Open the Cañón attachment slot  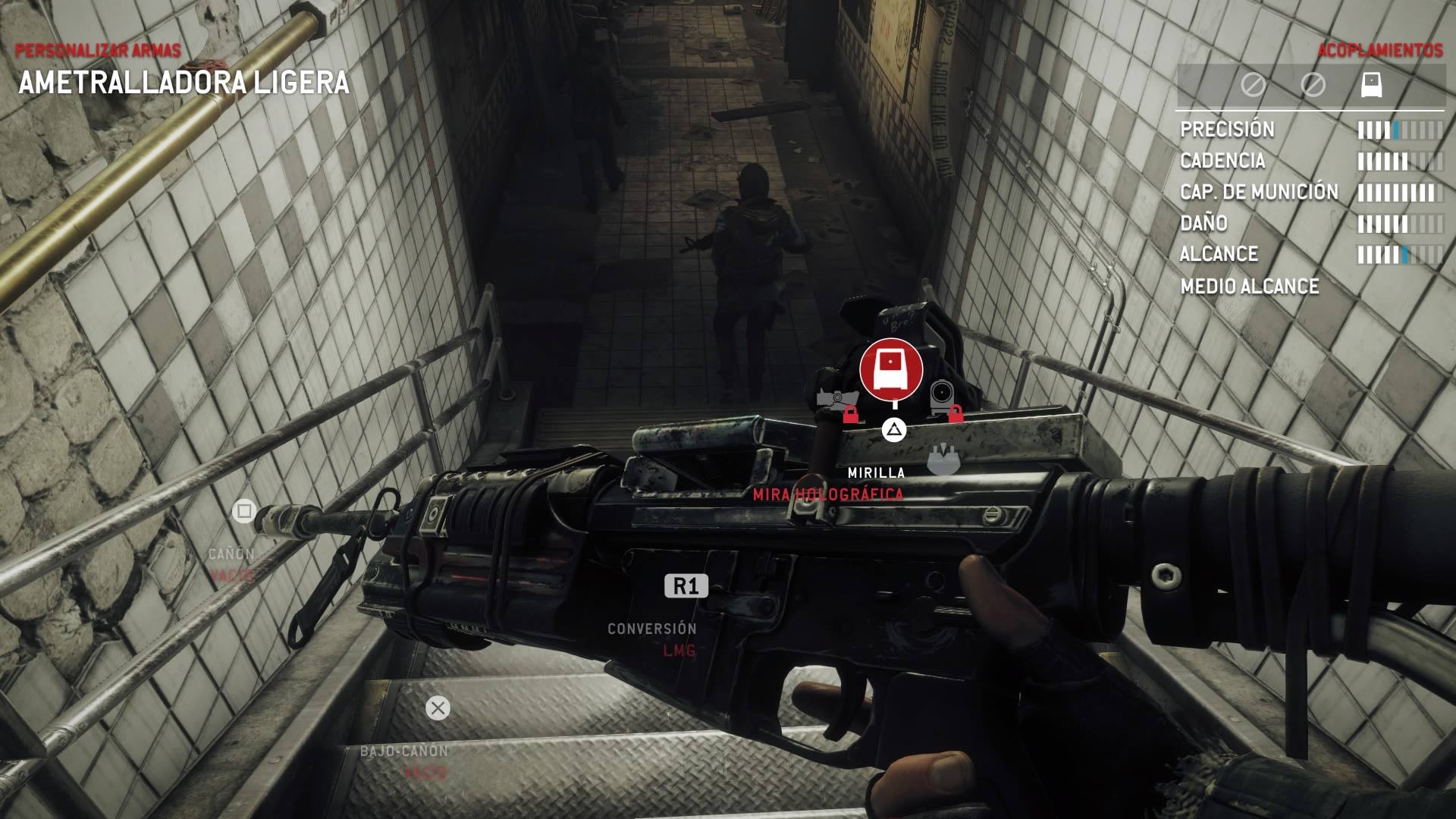point(244,512)
